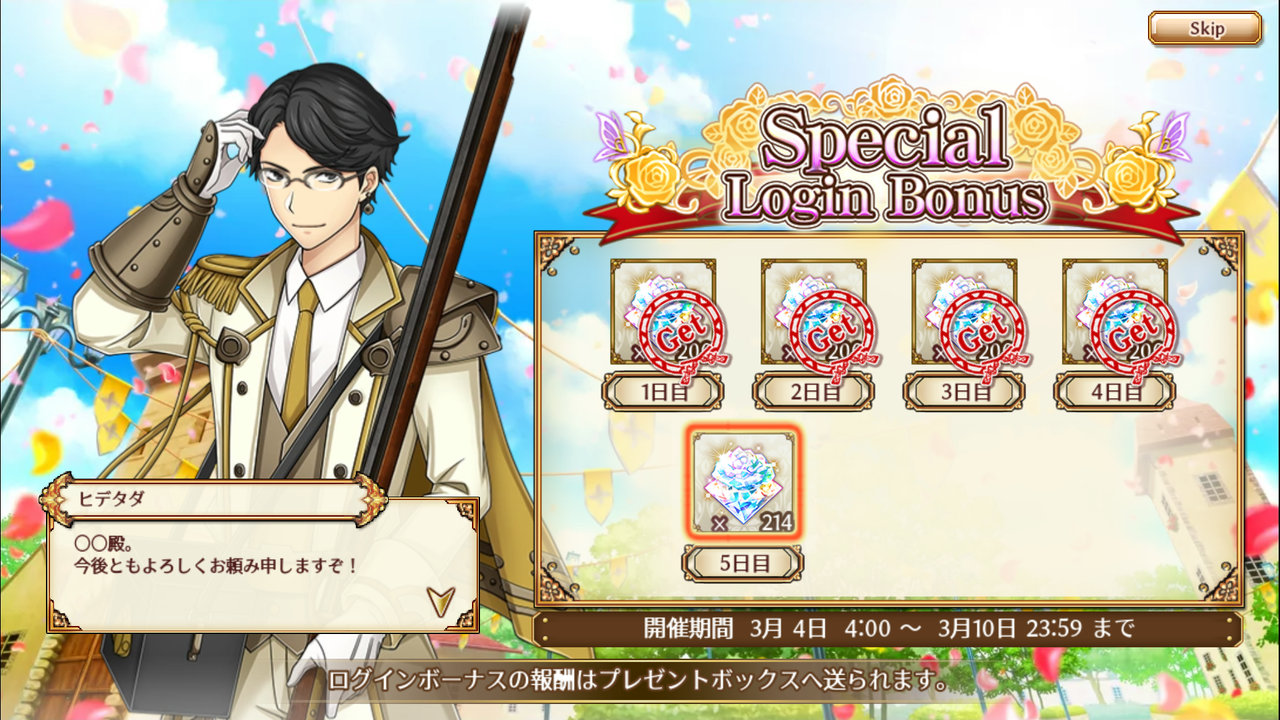Skip the login bonus scene
1280x720 pixels.
1204,28
